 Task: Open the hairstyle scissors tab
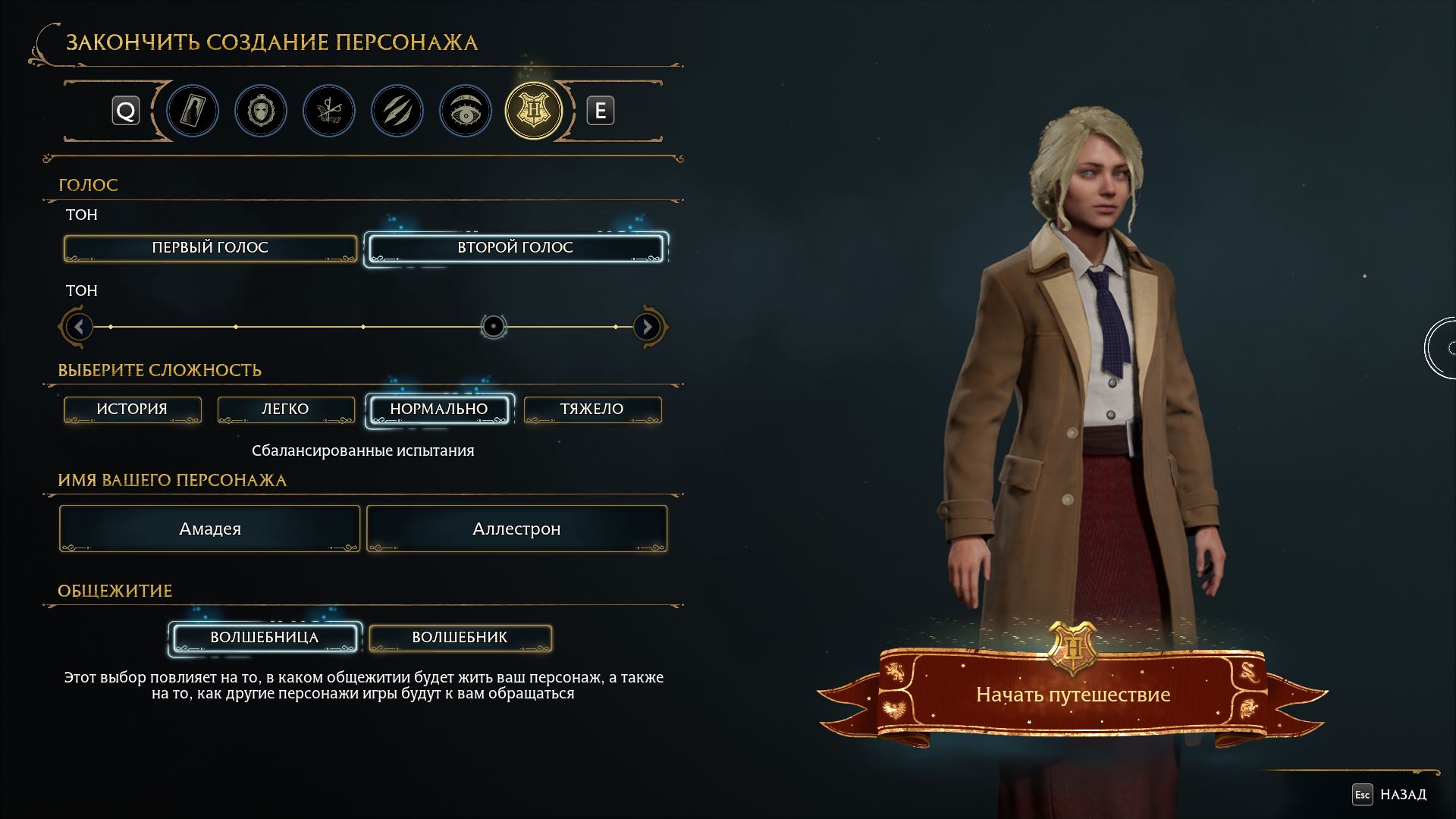(x=329, y=111)
